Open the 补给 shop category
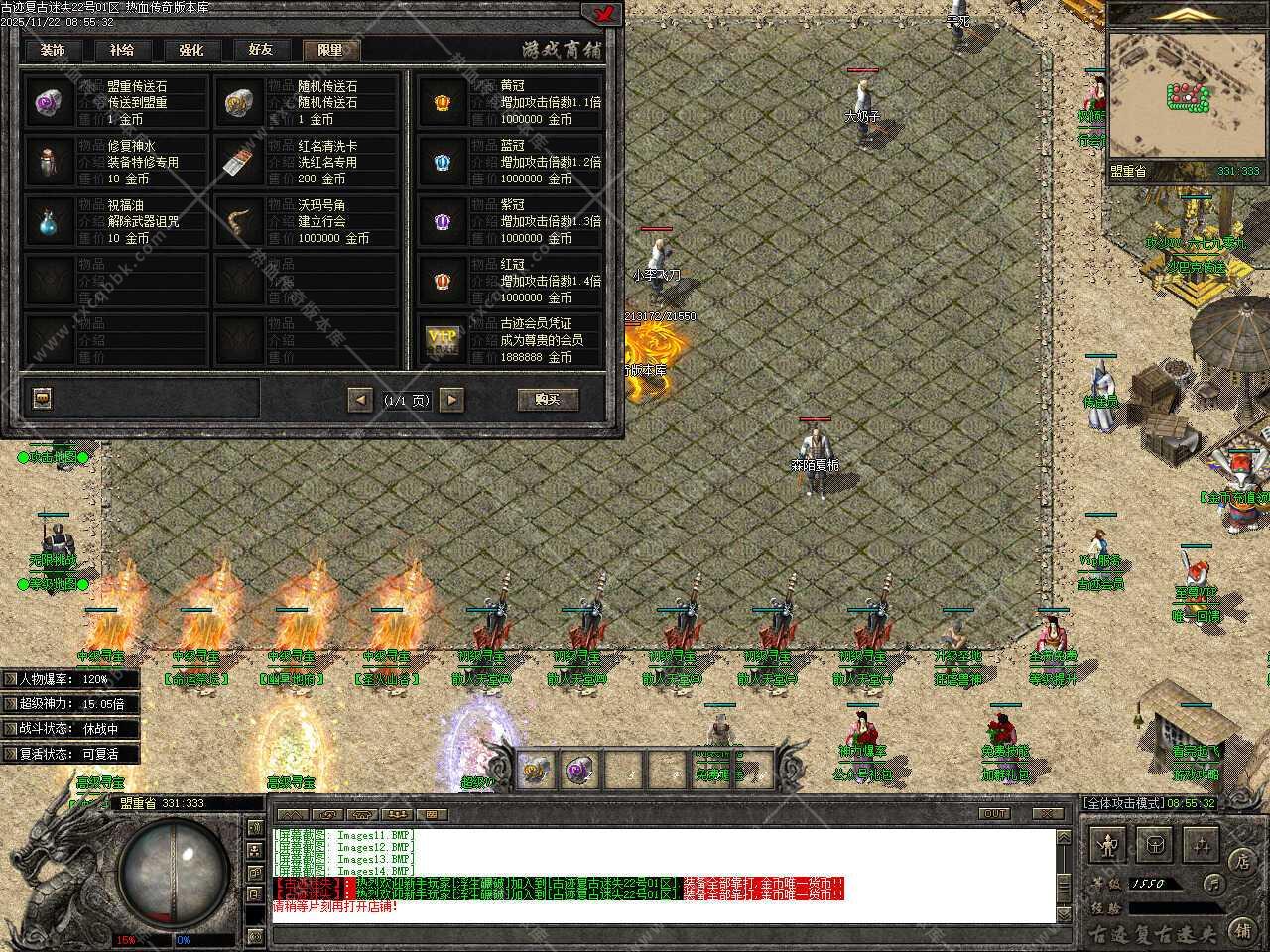 pos(122,50)
